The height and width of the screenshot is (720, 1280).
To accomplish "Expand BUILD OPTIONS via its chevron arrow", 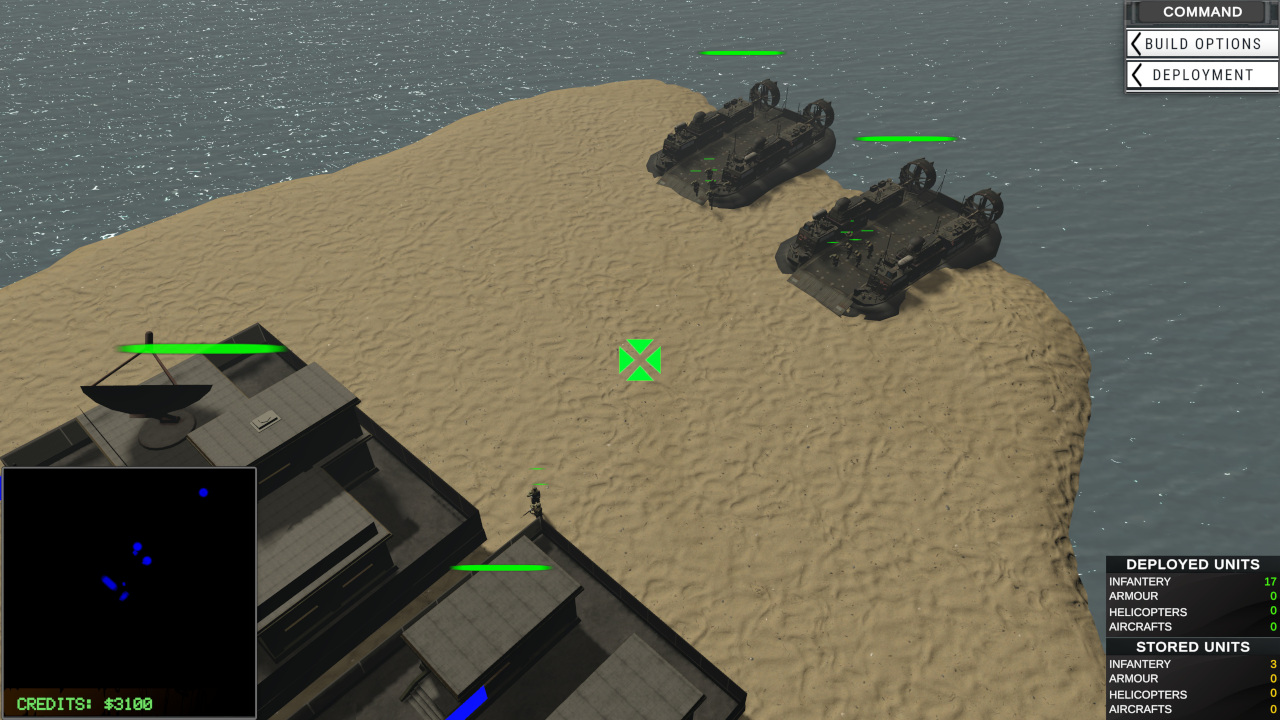I will pyautogui.click(x=1135, y=44).
